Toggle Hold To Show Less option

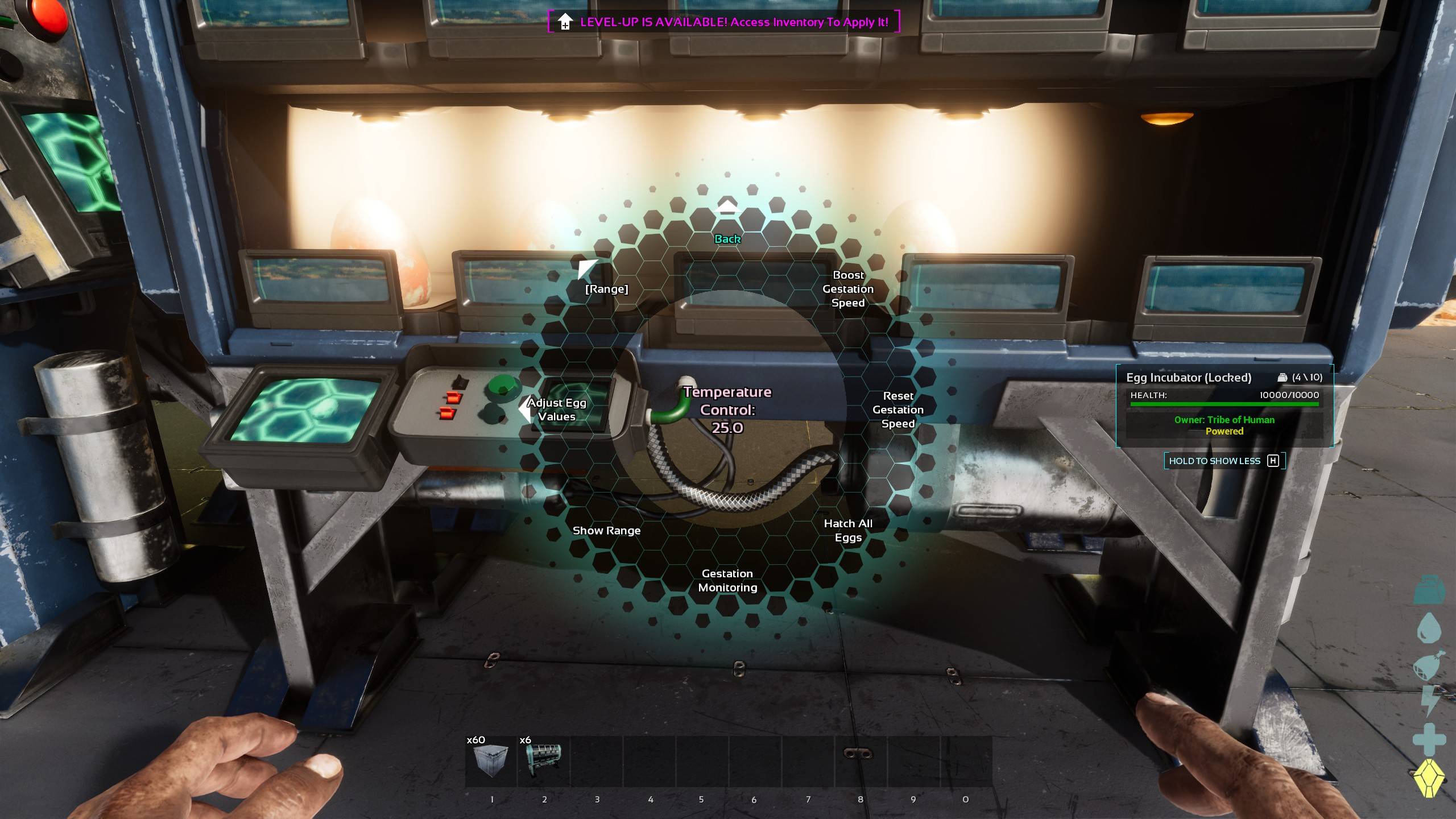[x=1222, y=461]
